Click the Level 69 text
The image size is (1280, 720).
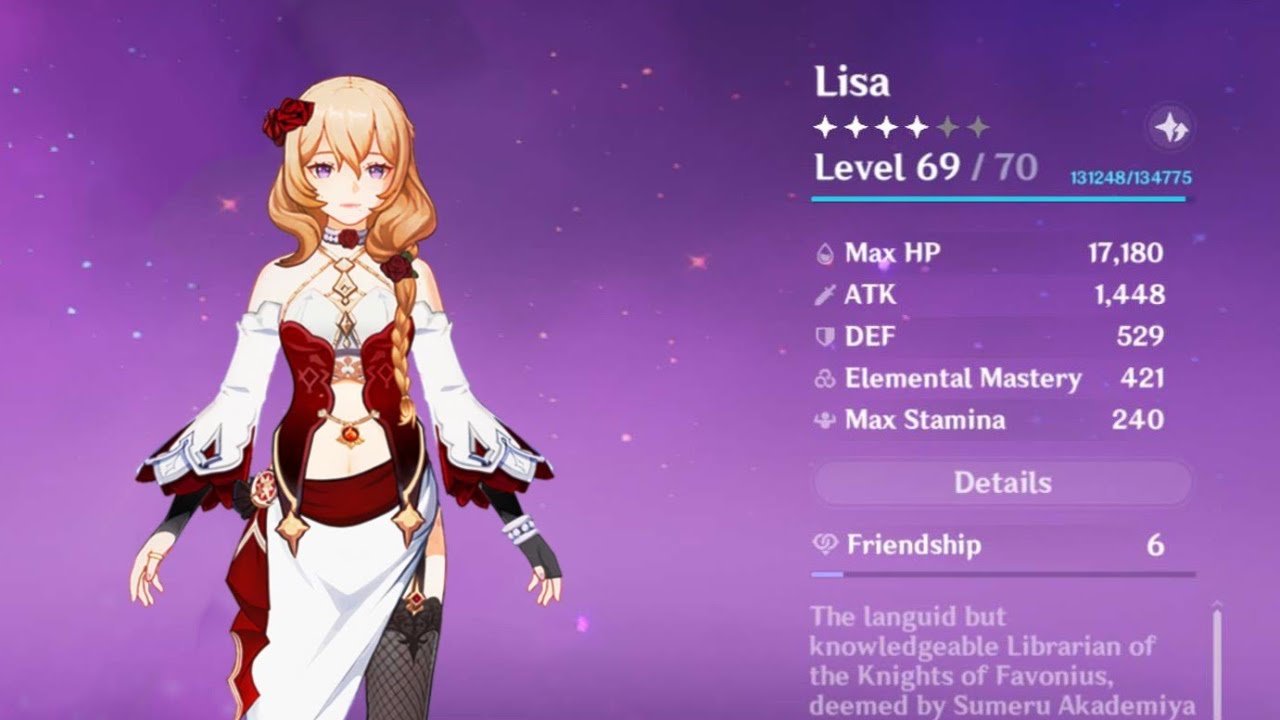pos(882,166)
